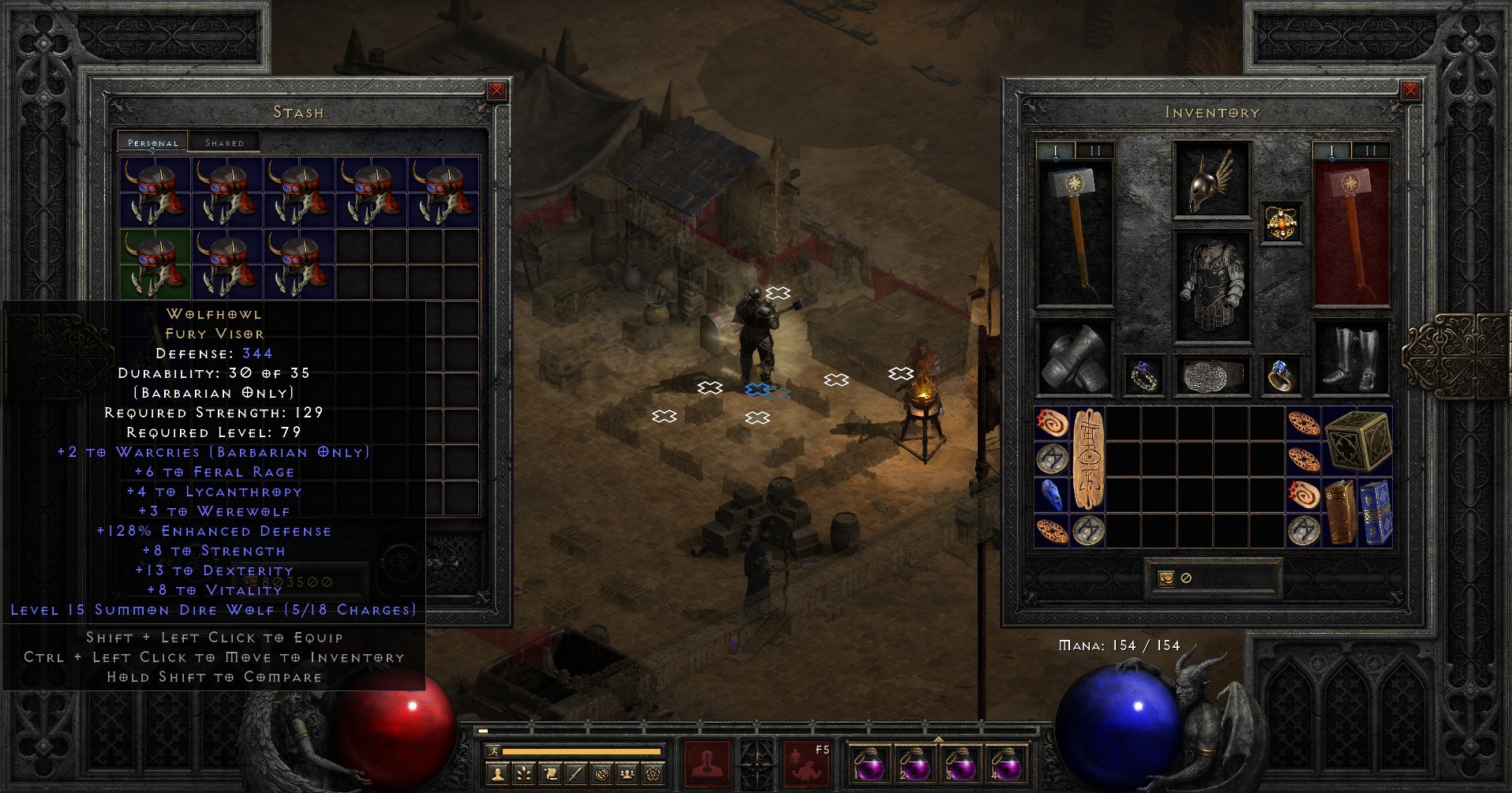
Task: Open the Skill Tree icon on the mini panel
Action: point(522,776)
